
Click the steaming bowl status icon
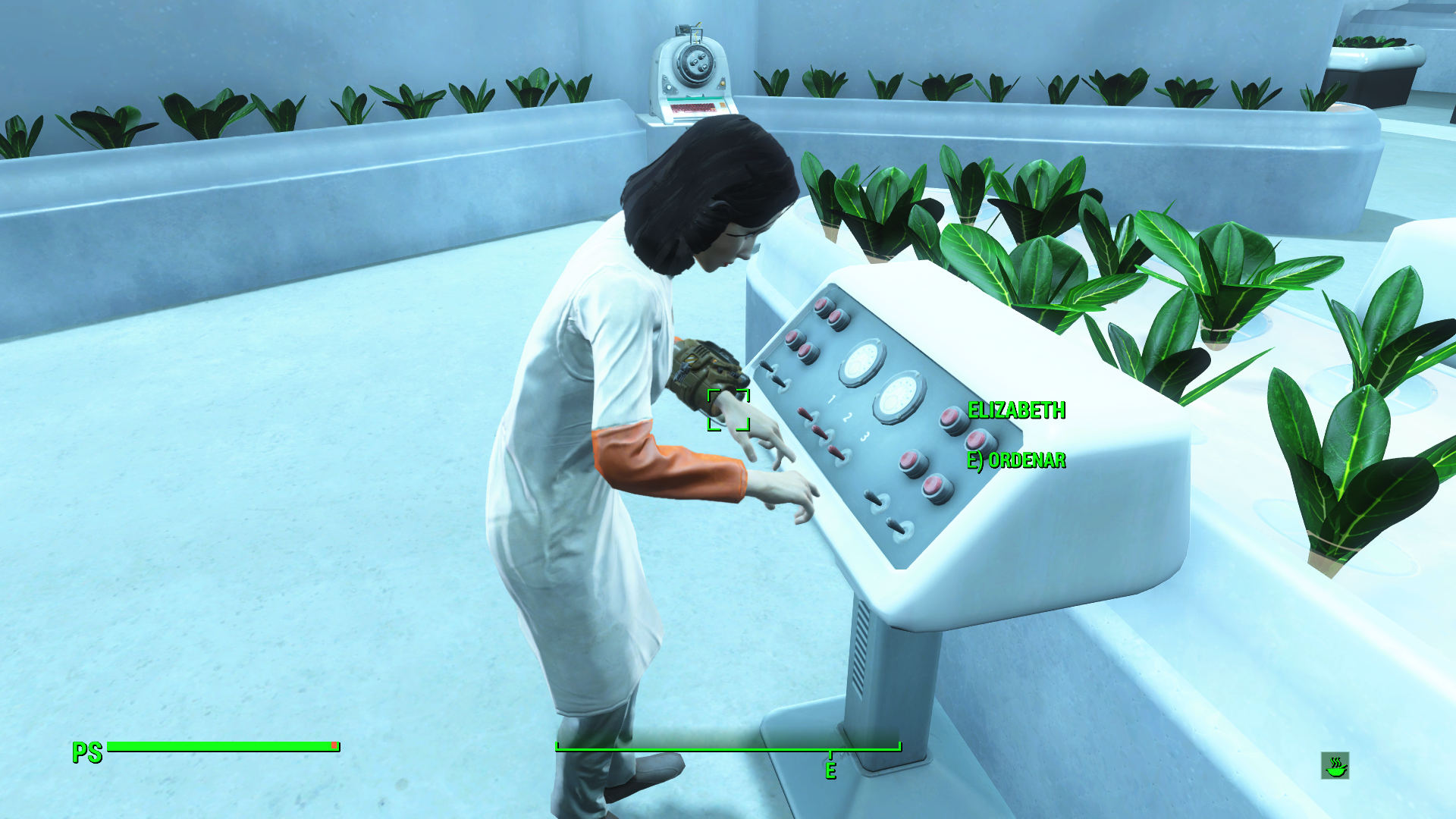point(1335,766)
